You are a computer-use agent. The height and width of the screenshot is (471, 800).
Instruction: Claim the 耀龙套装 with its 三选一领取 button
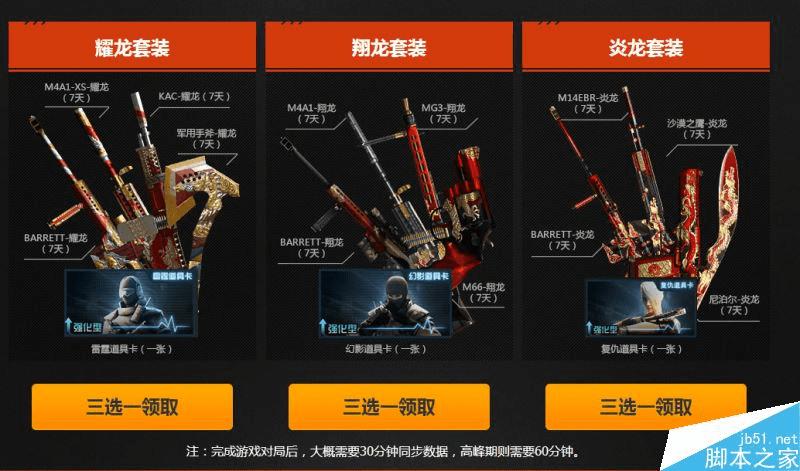point(132,407)
